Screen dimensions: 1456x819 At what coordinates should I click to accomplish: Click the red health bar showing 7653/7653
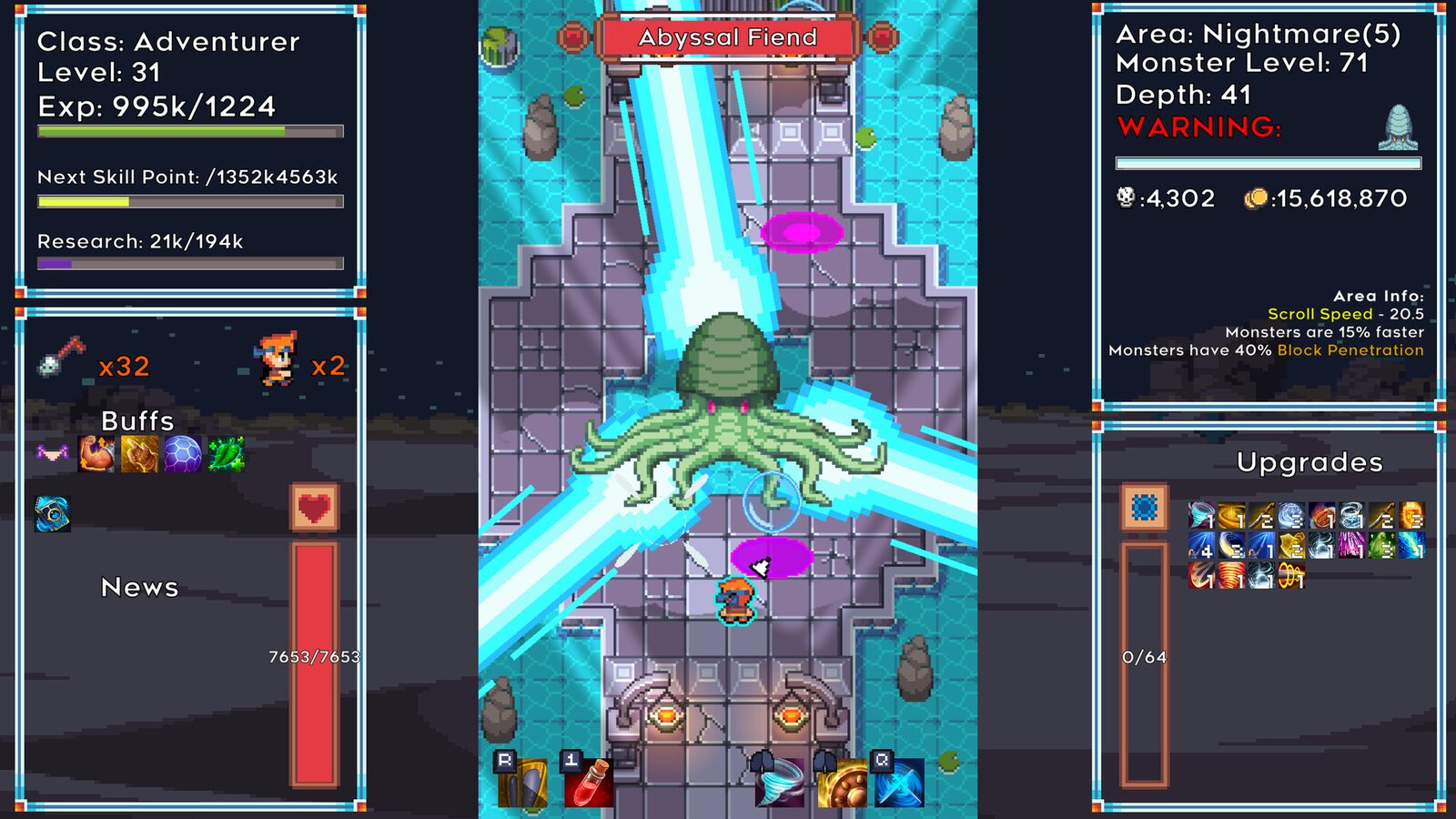pyautogui.click(x=314, y=664)
